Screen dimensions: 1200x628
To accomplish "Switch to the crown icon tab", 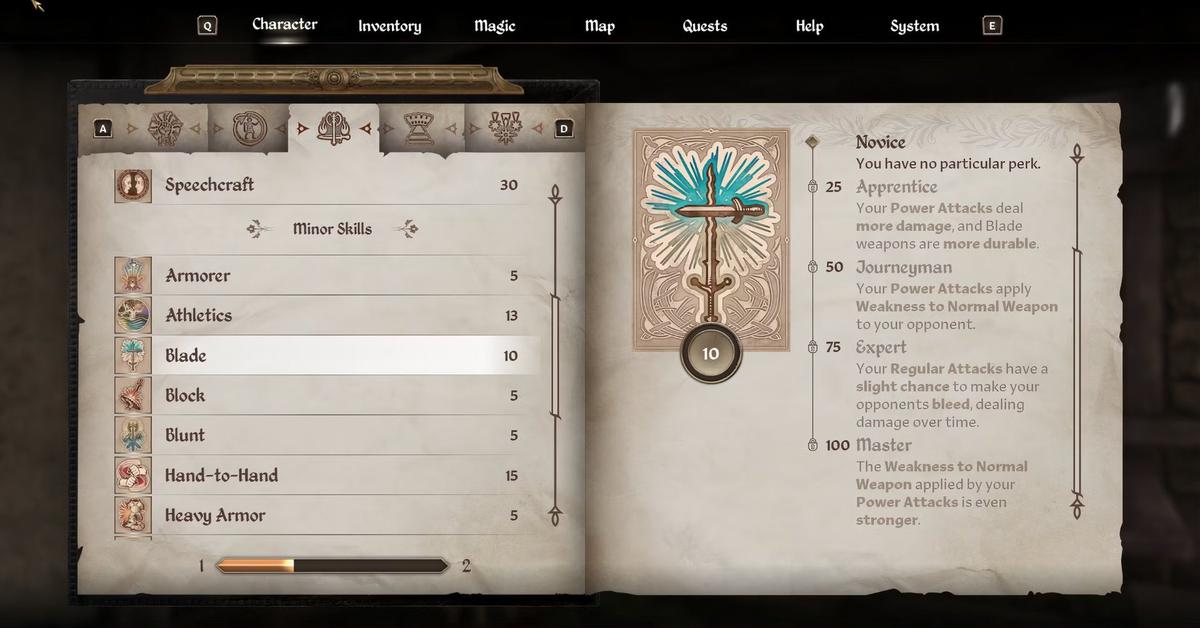I will pos(417,128).
